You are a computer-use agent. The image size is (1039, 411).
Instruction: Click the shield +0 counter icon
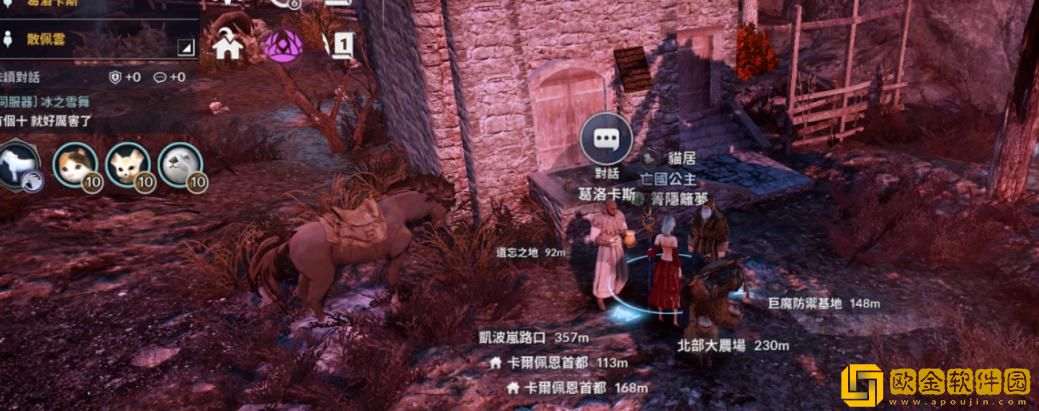pyautogui.click(x=116, y=77)
